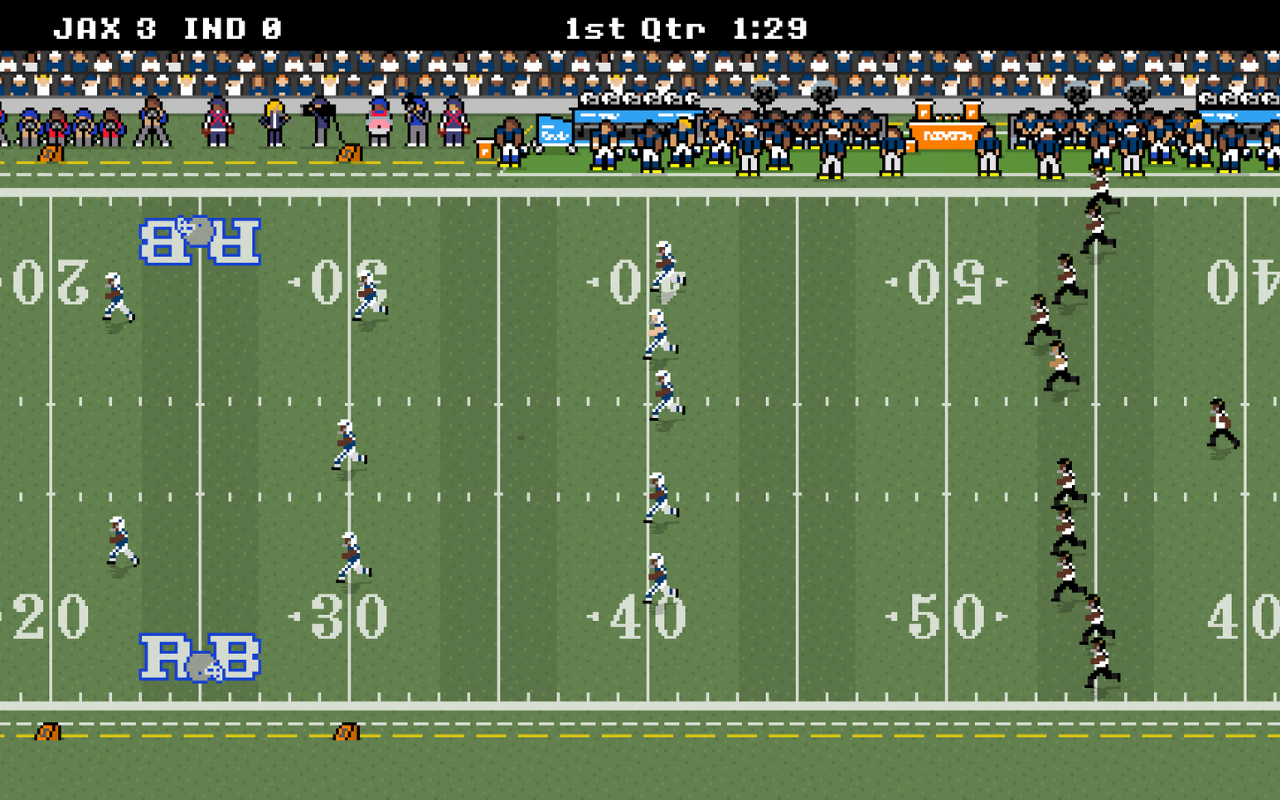Click the R·B helmet logo near midfield
The width and height of the screenshot is (1280, 800).
(x=198, y=240)
